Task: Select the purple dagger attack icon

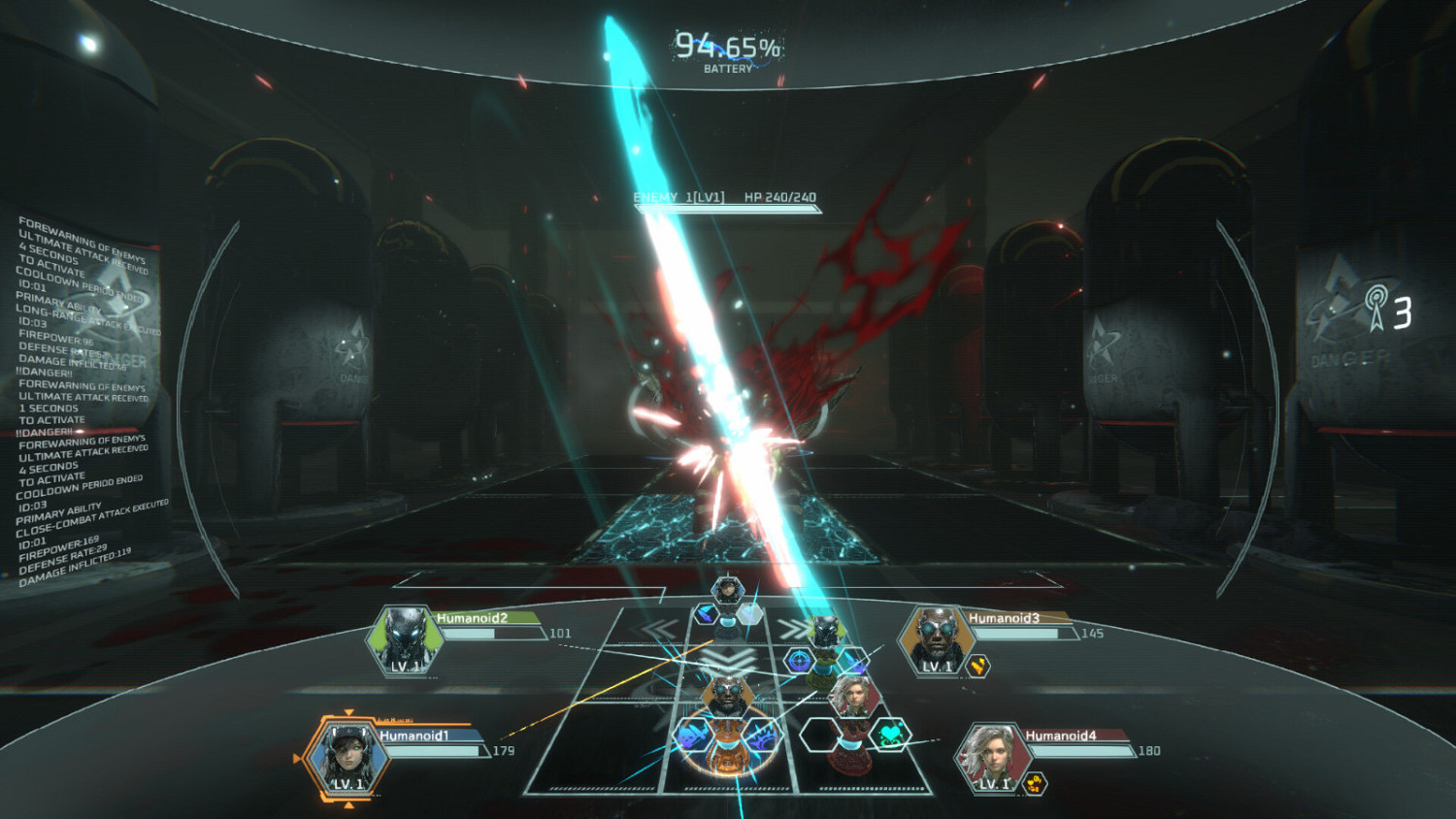Action: tap(706, 614)
